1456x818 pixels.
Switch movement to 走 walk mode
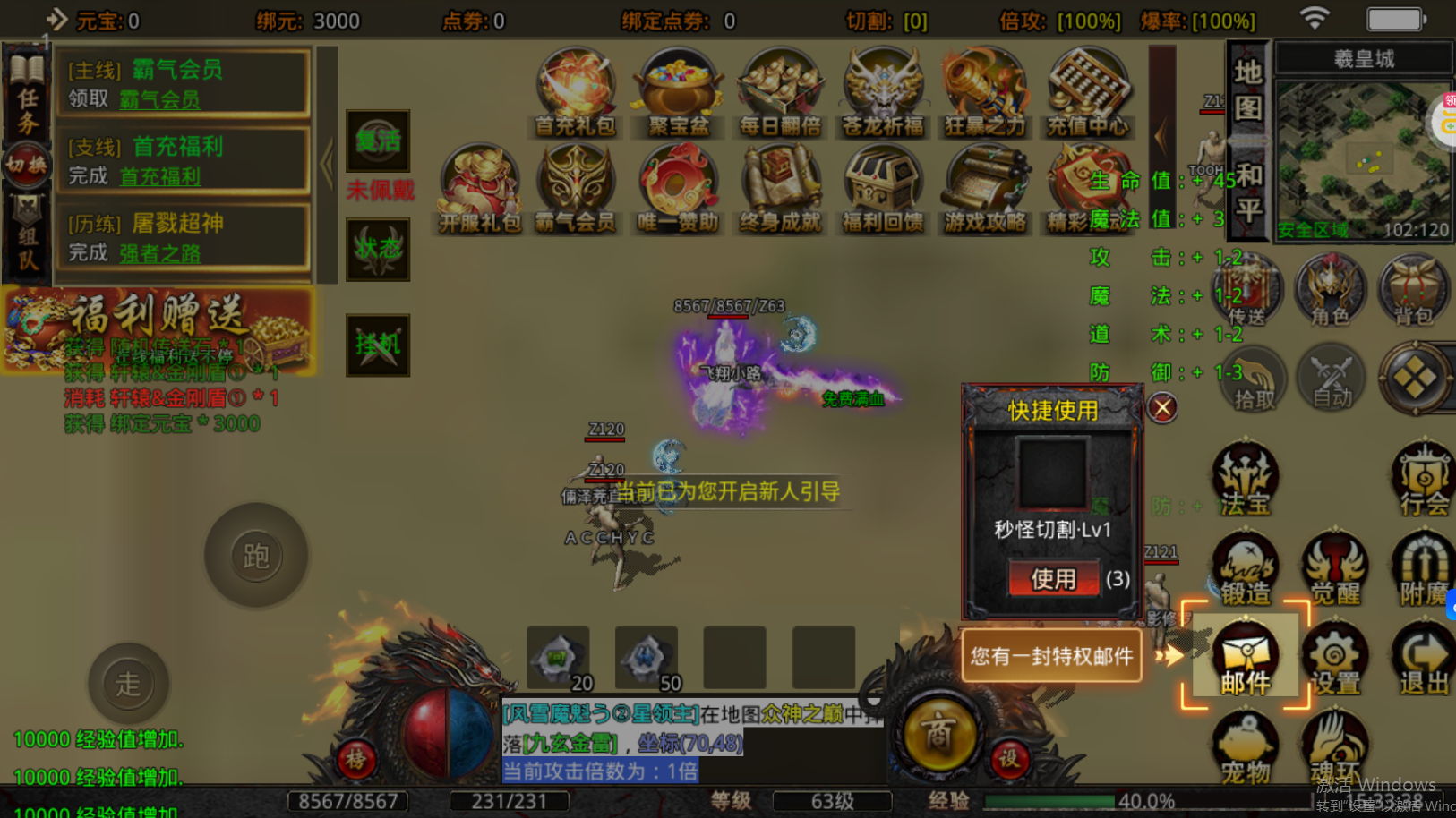pos(128,683)
